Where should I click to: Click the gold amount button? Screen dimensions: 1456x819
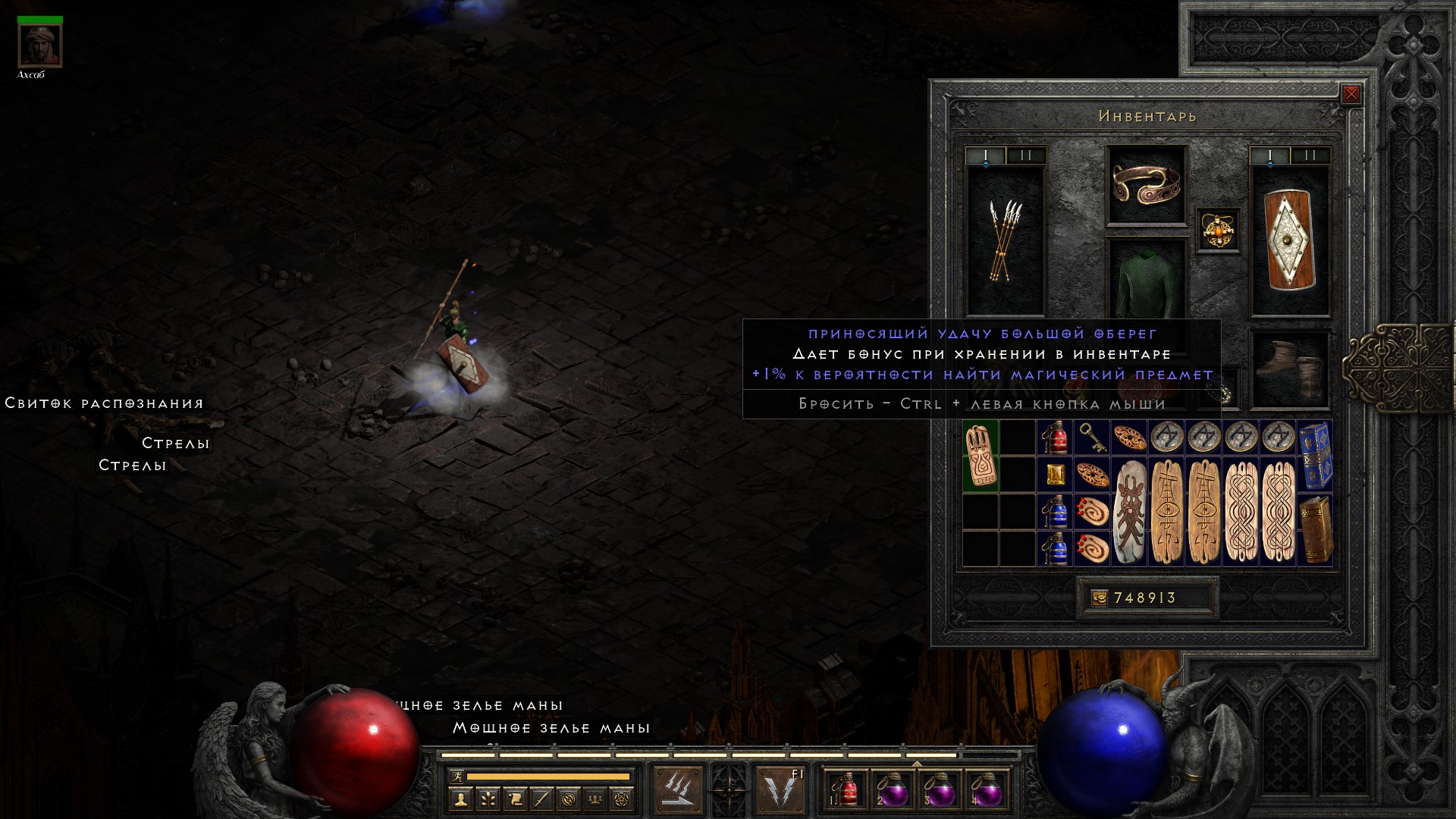tap(1099, 598)
